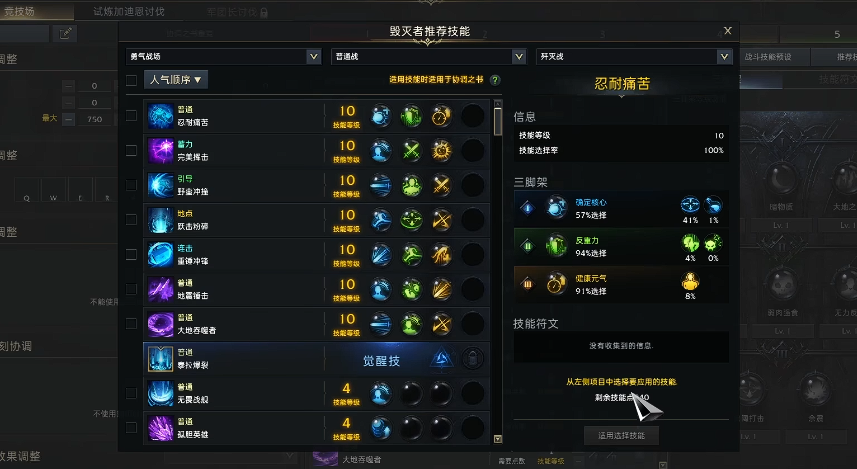The width and height of the screenshot is (857, 469).
Task: Click the green question mark help icon
Action: [495, 80]
